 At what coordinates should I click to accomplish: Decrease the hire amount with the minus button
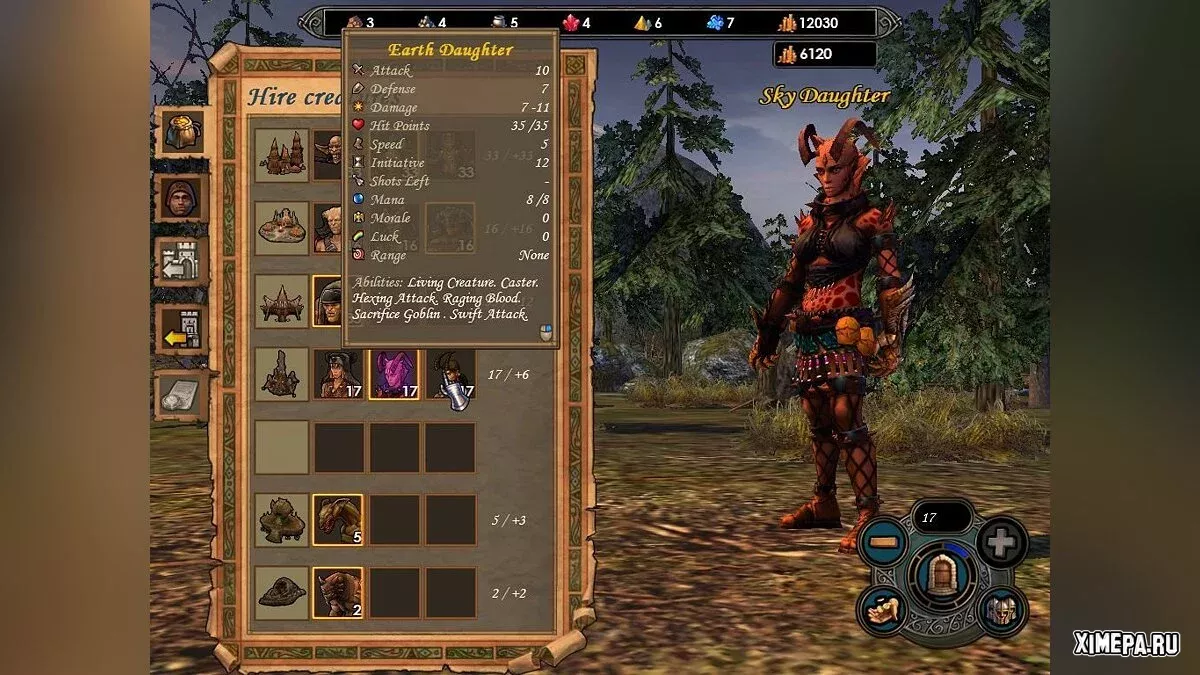pyautogui.click(x=881, y=543)
